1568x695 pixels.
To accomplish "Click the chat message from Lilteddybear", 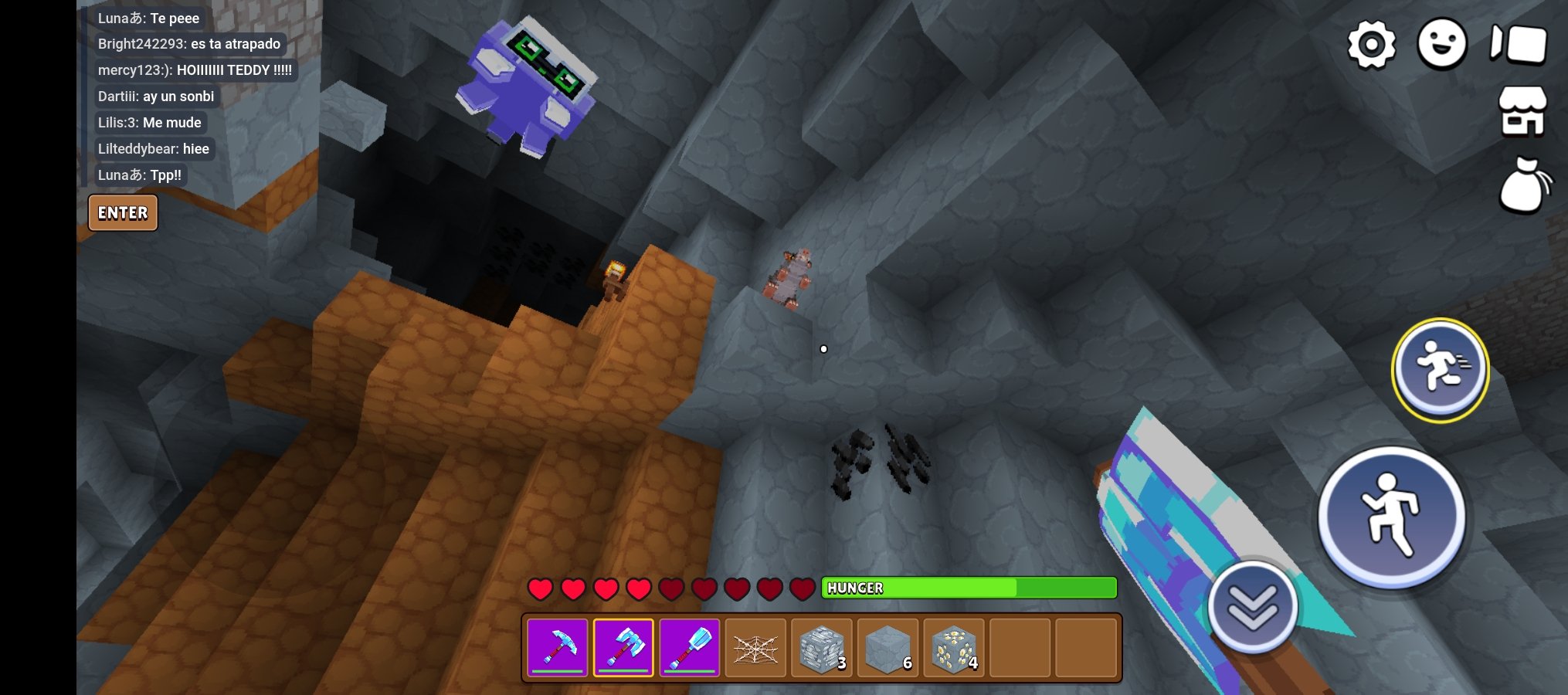I will [154, 149].
